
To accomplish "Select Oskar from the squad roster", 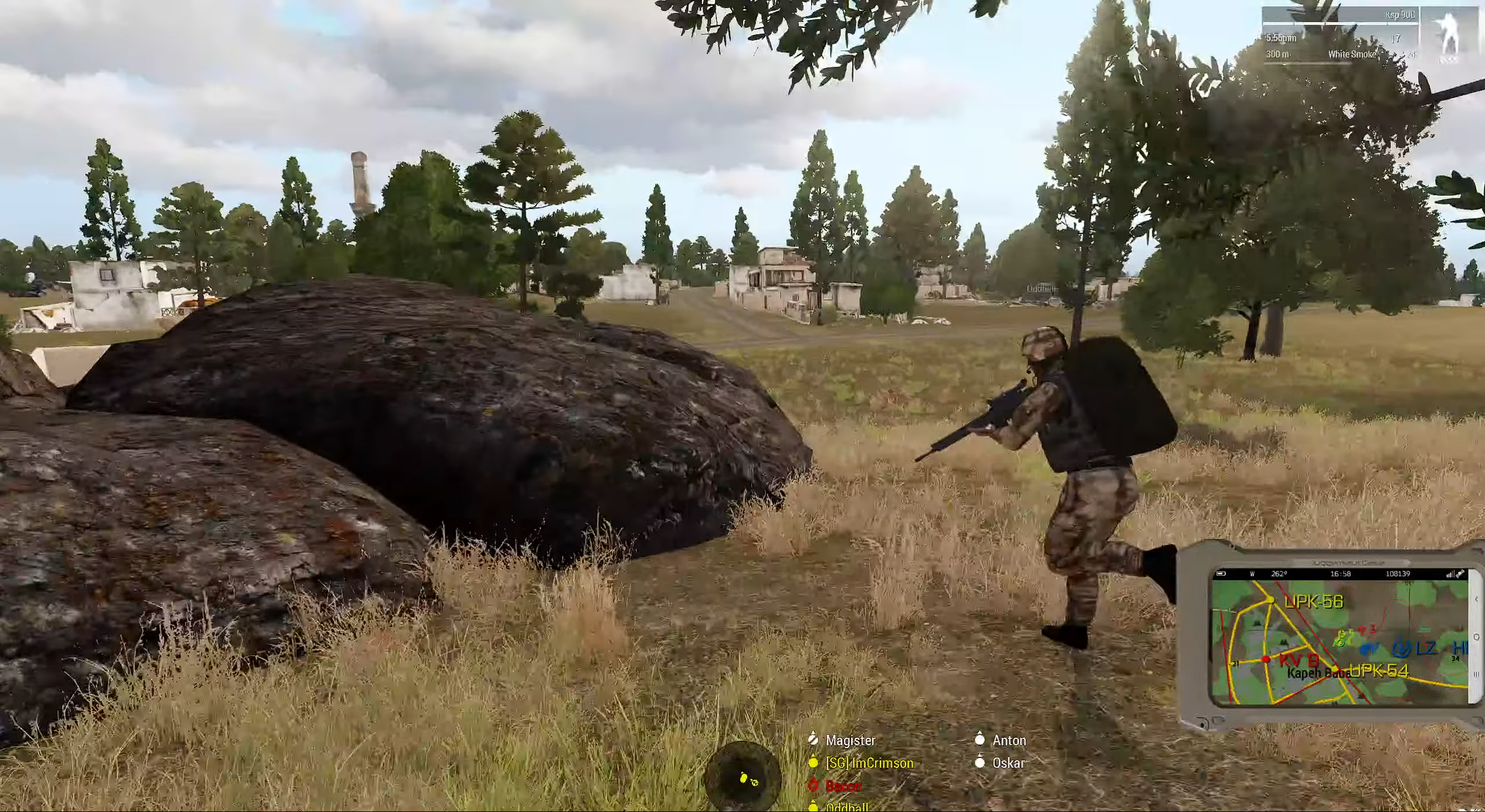I will point(1008,763).
